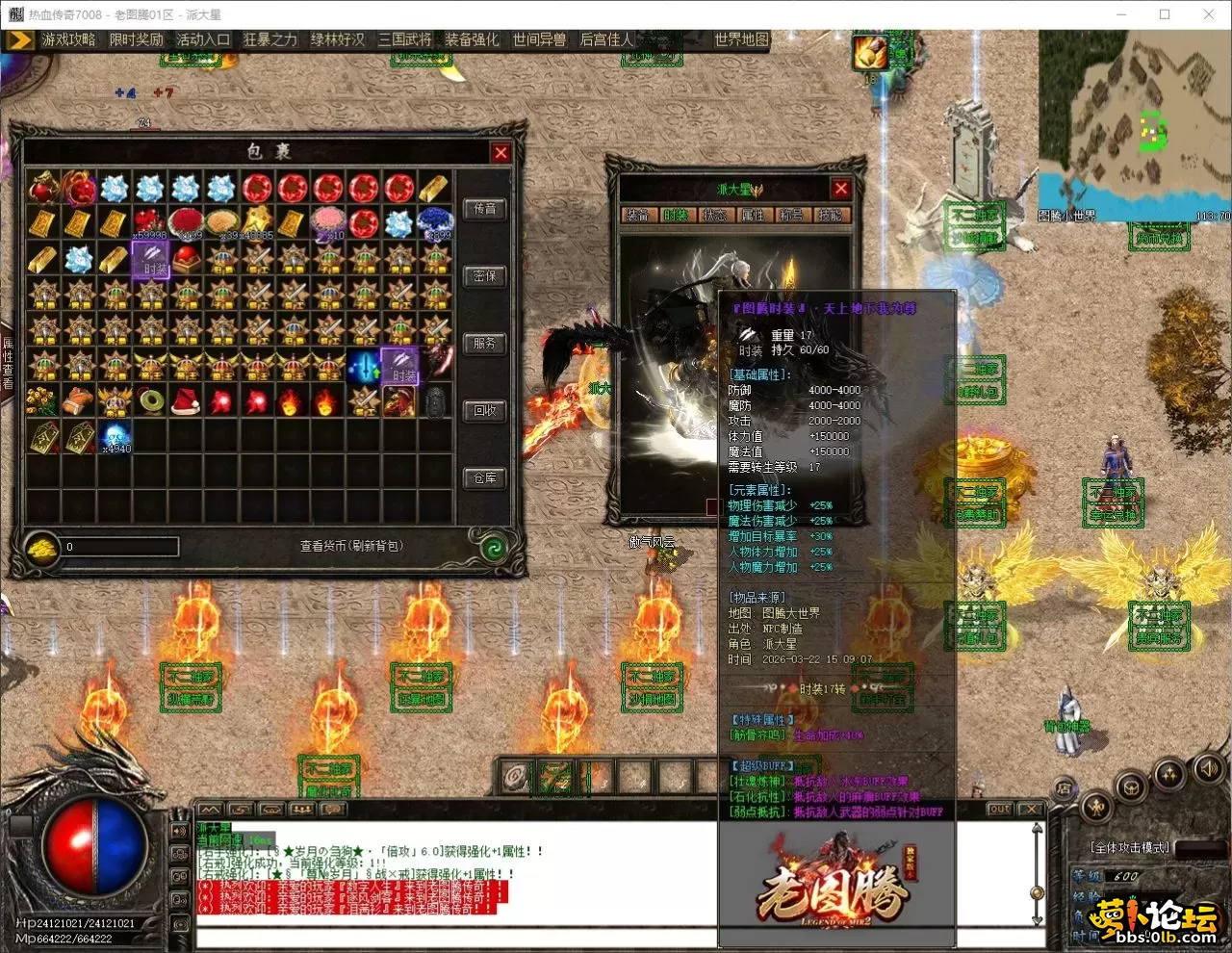Image resolution: width=1232 pixels, height=953 pixels.
Task: Open the 世界地图 world map
Action: pos(741,39)
